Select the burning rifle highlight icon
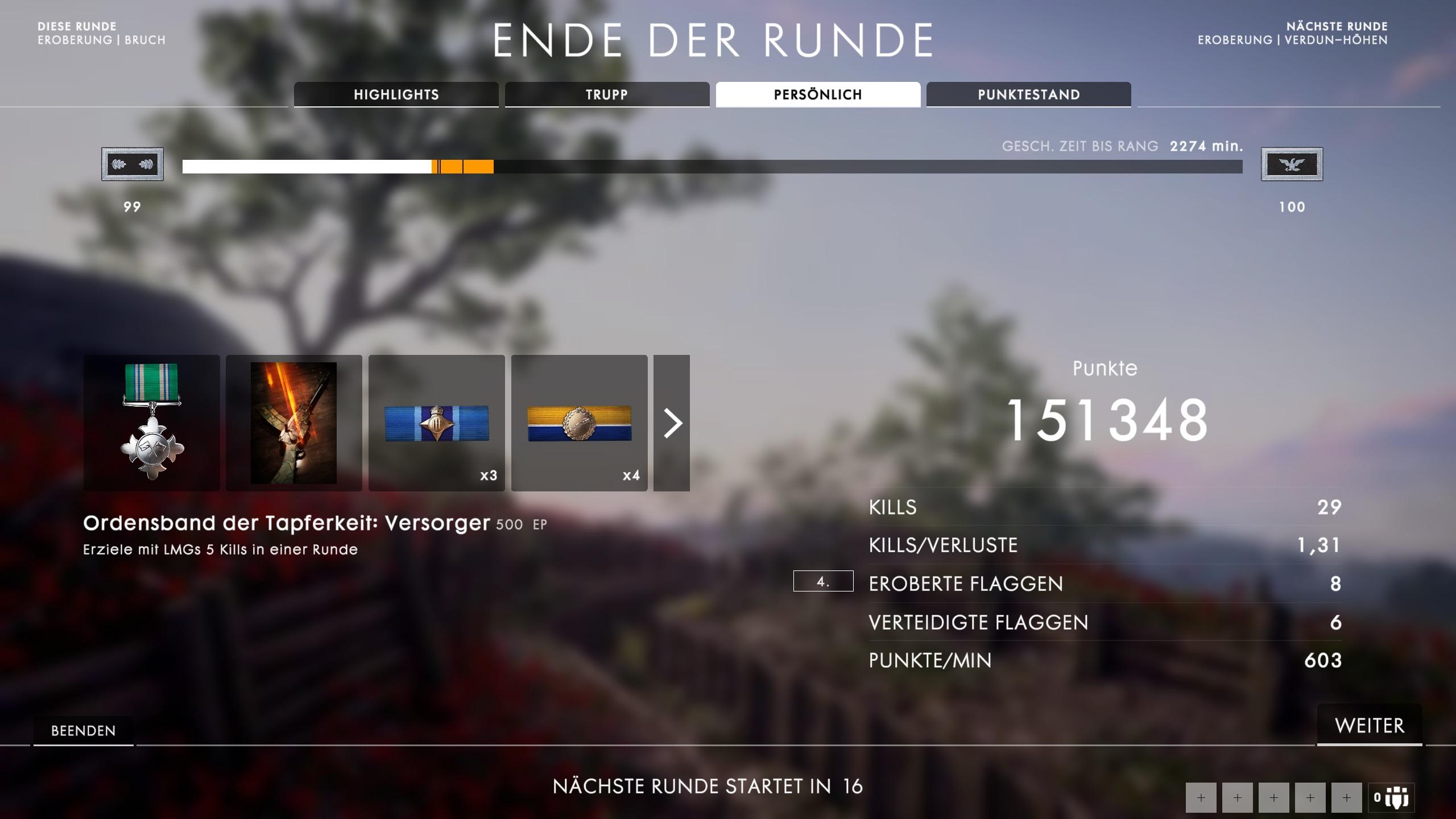 pos(293,423)
